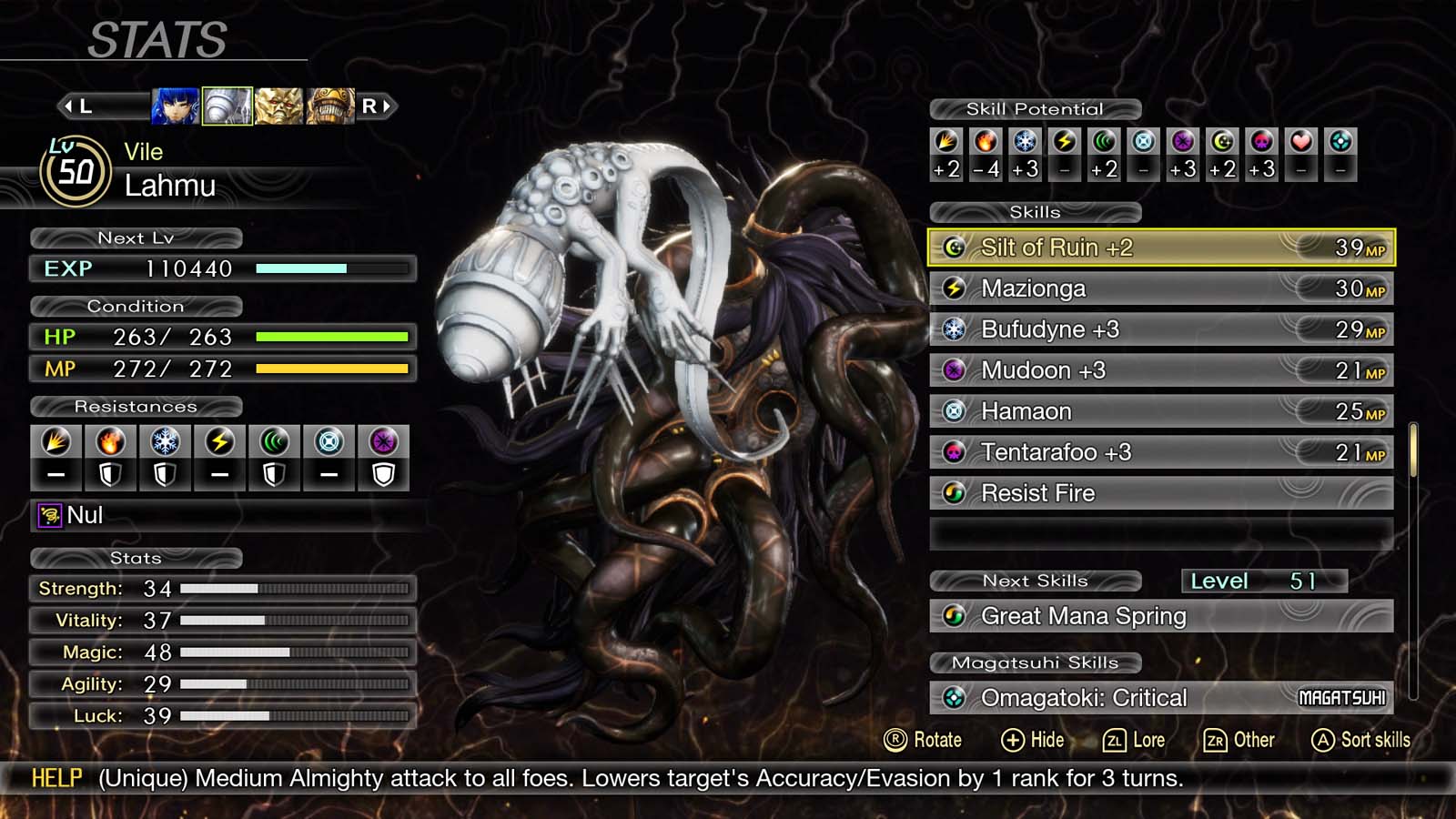1456x819 pixels.
Task: Select the Fire skill potential icon
Action: point(986,144)
